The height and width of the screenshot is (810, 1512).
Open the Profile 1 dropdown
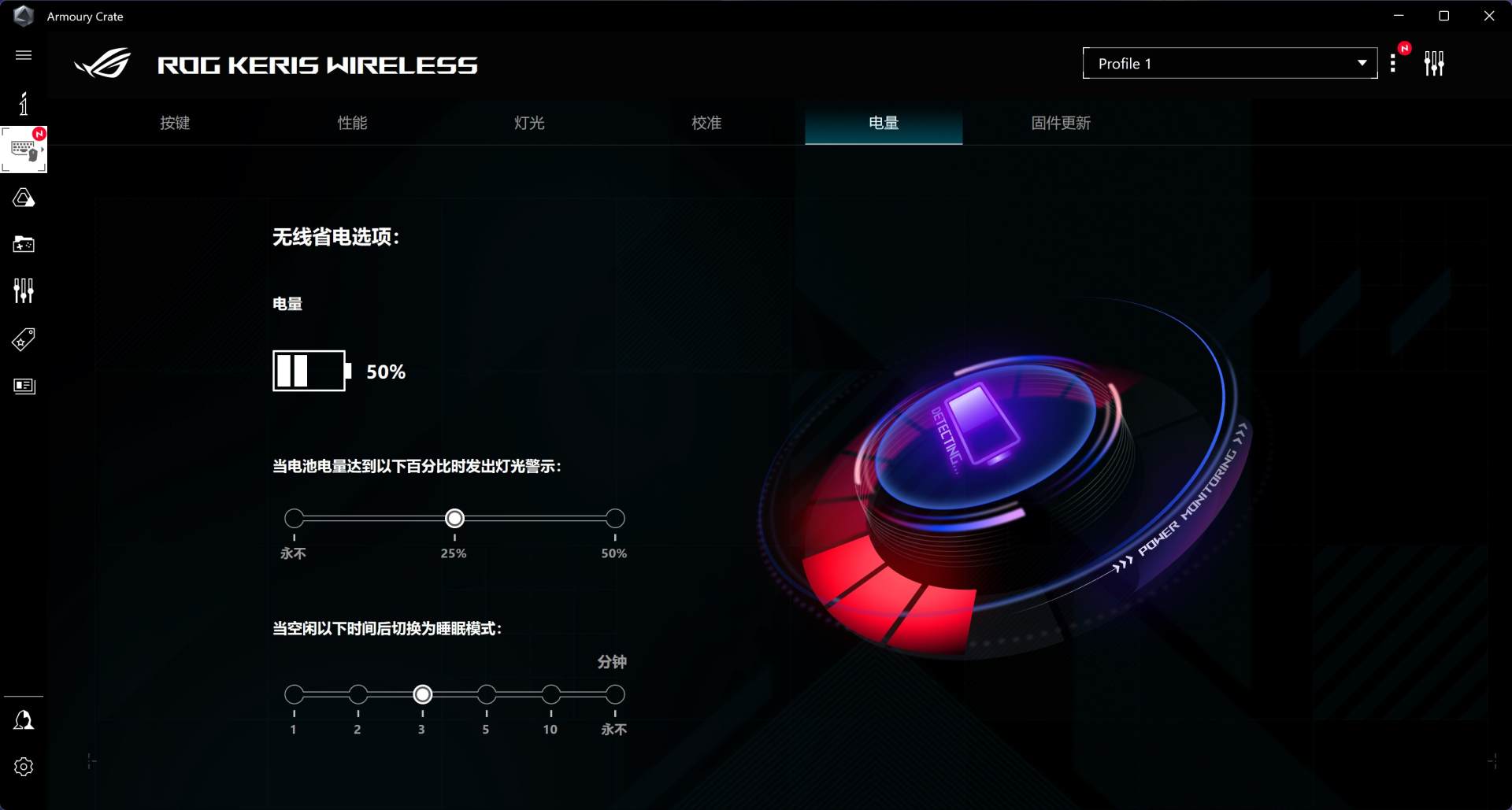[x=1229, y=64]
